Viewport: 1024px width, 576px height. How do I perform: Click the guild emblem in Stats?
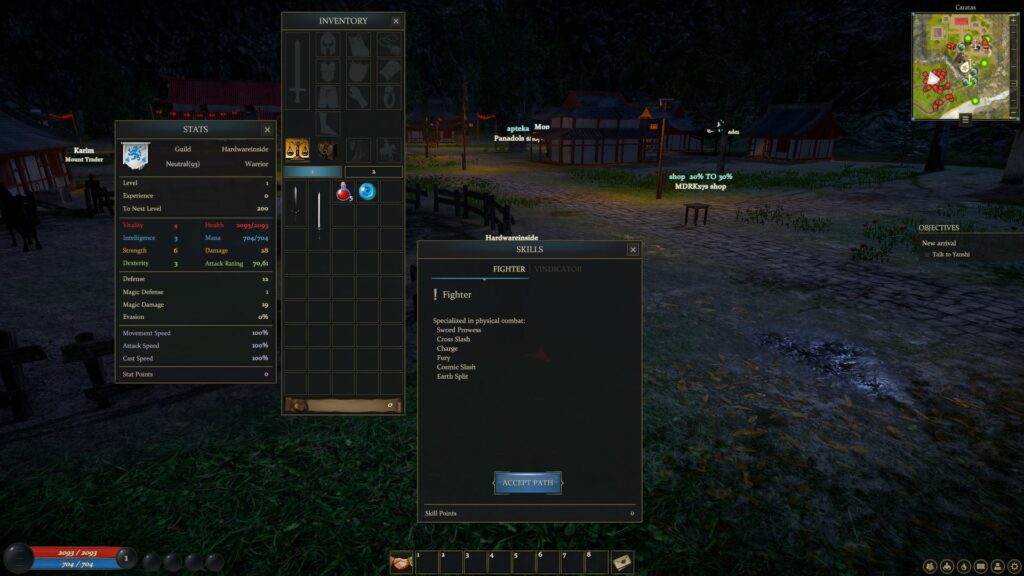(x=135, y=155)
